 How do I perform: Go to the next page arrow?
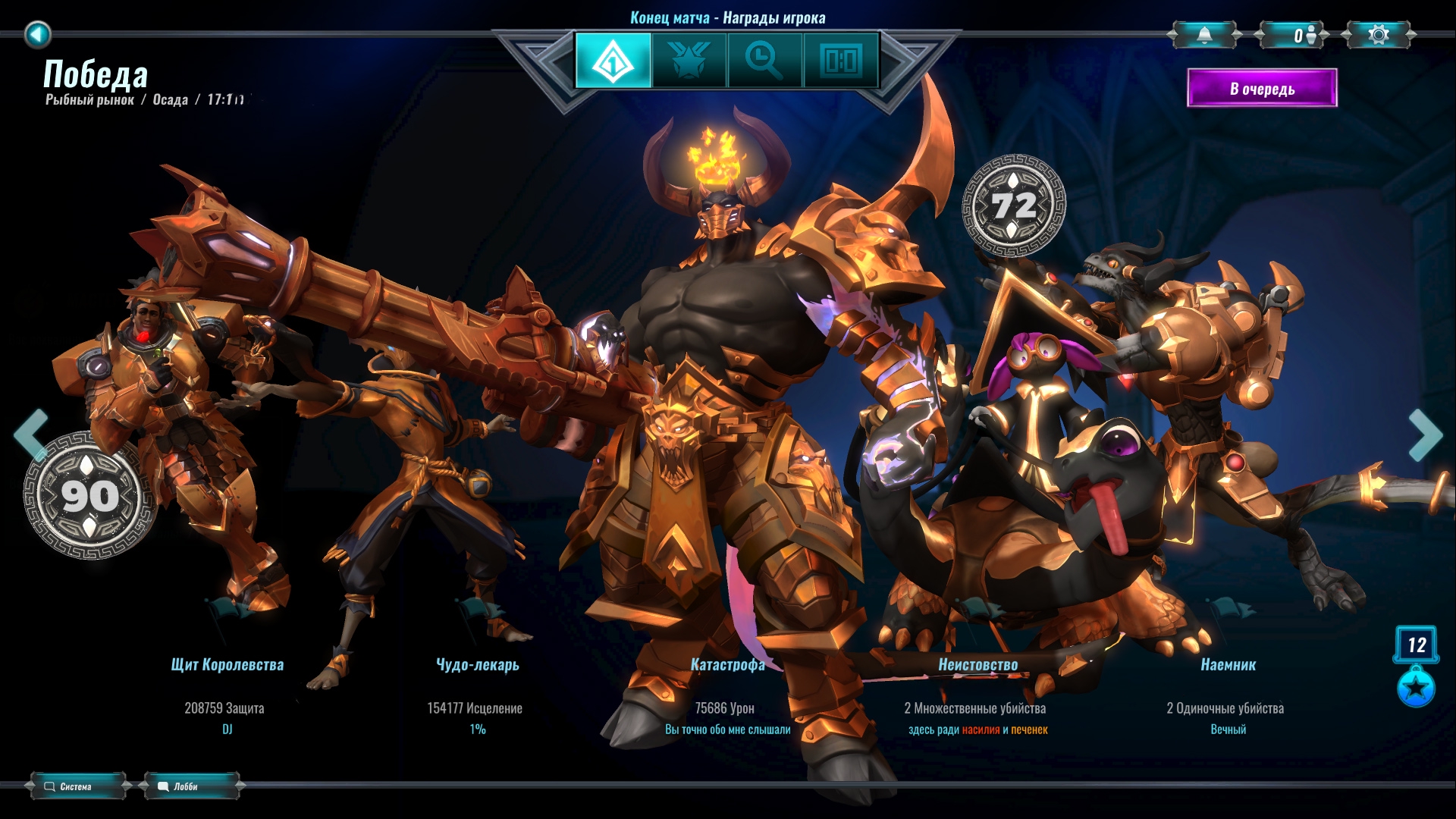coord(1425,435)
